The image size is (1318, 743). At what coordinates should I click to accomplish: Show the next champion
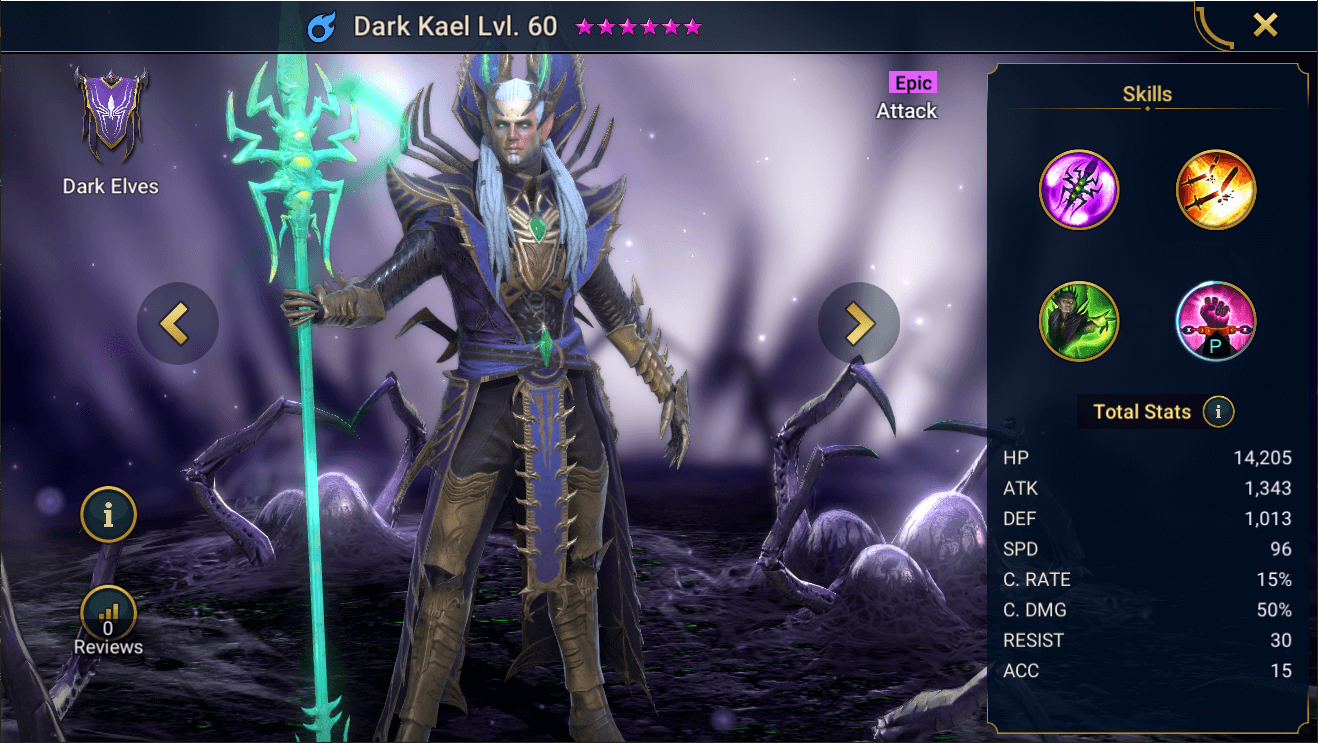(858, 322)
